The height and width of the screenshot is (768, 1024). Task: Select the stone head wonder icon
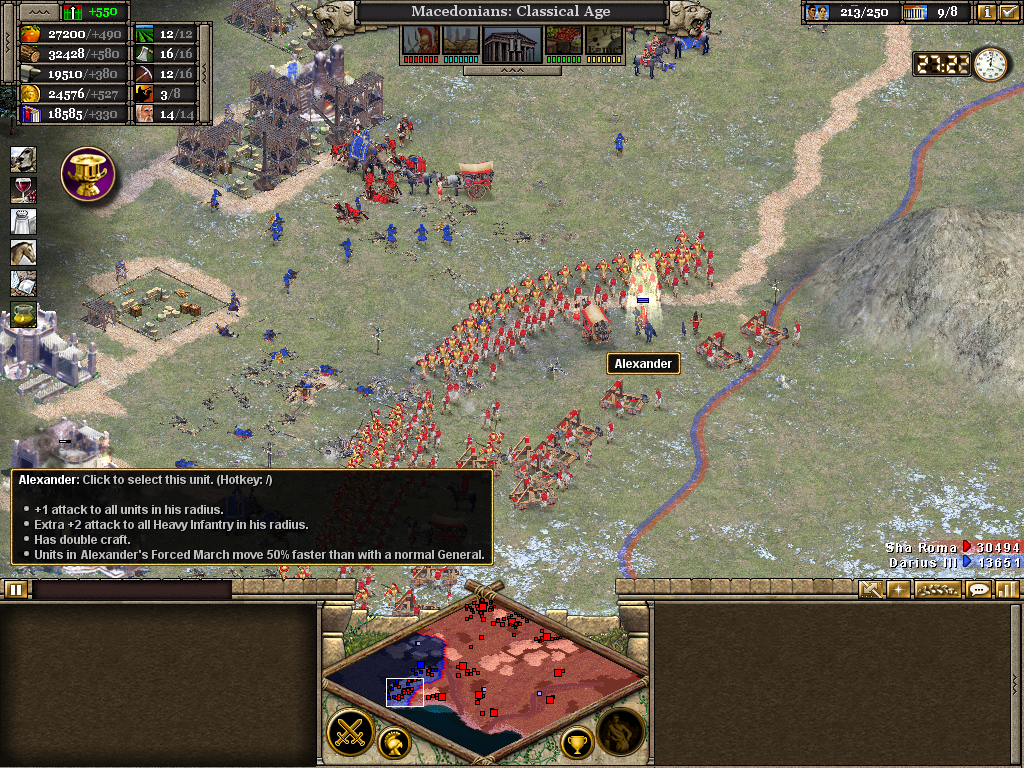[23, 159]
